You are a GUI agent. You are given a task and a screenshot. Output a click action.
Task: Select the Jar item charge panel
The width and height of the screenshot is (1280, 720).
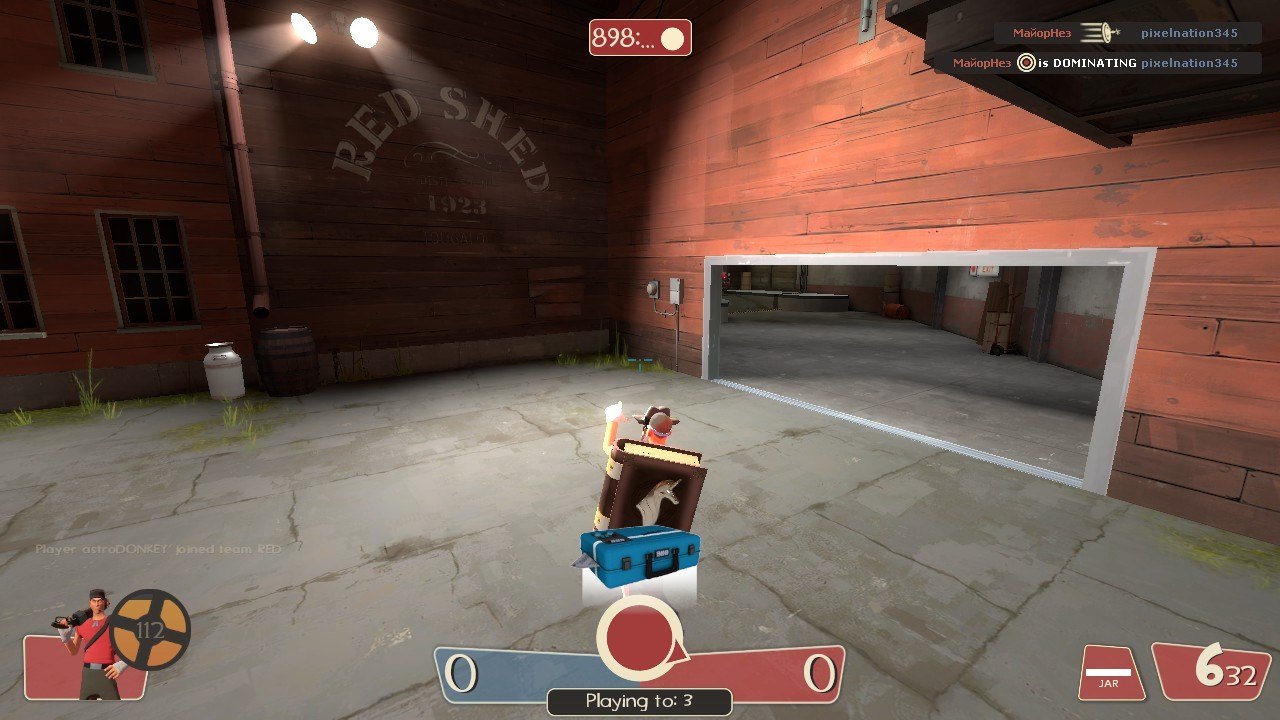click(x=1110, y=673)
